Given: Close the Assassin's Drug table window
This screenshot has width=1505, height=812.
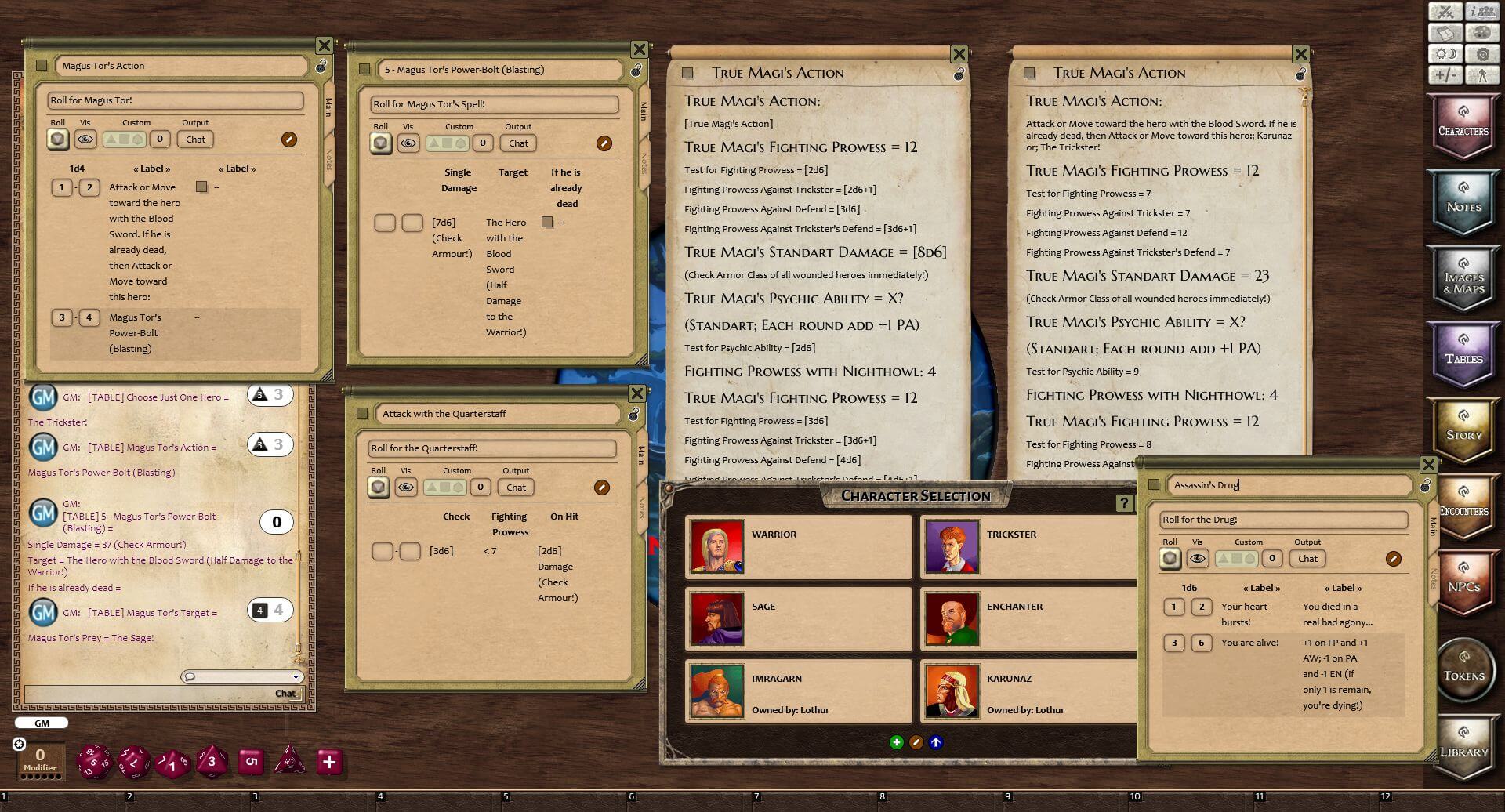Looking at the screenshot, I should (x=1428, y=465).
